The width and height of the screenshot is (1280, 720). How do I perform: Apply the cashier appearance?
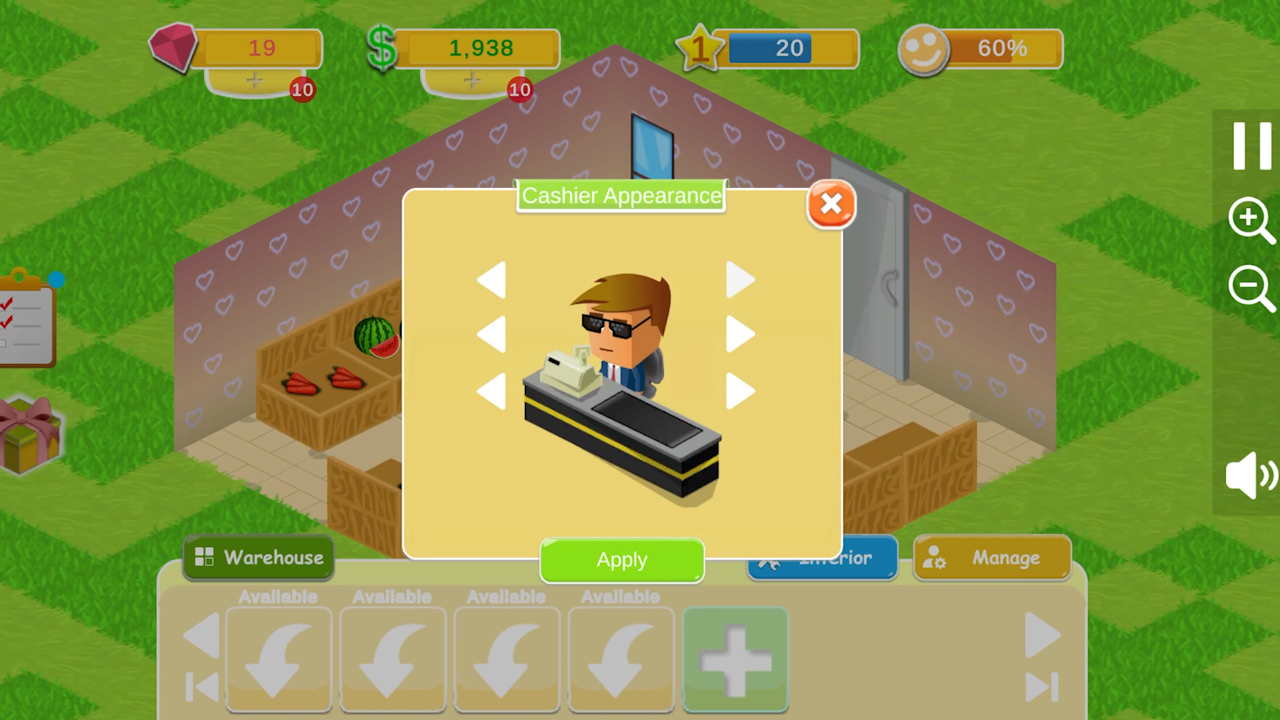(621, 560)
